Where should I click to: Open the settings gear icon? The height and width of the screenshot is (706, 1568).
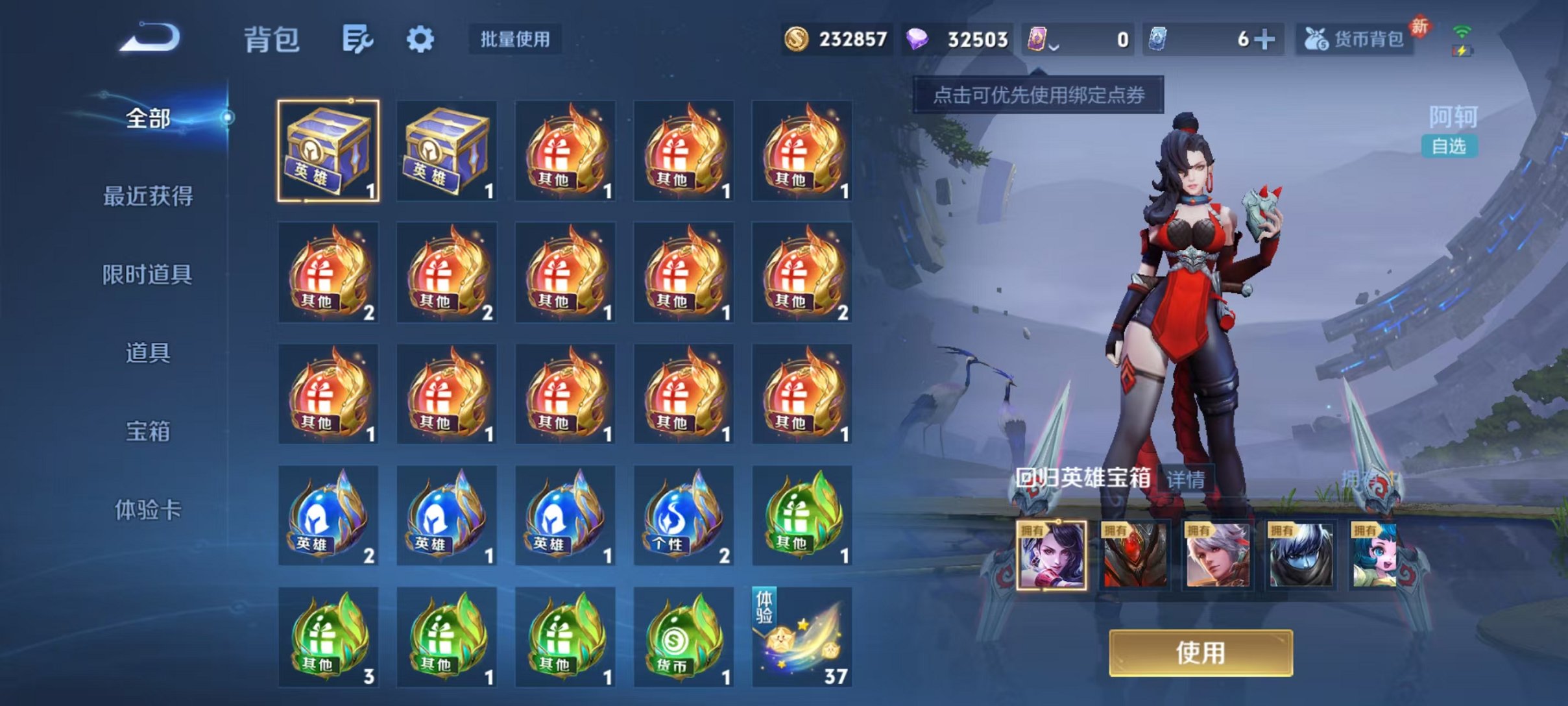(x=420, y=39)
